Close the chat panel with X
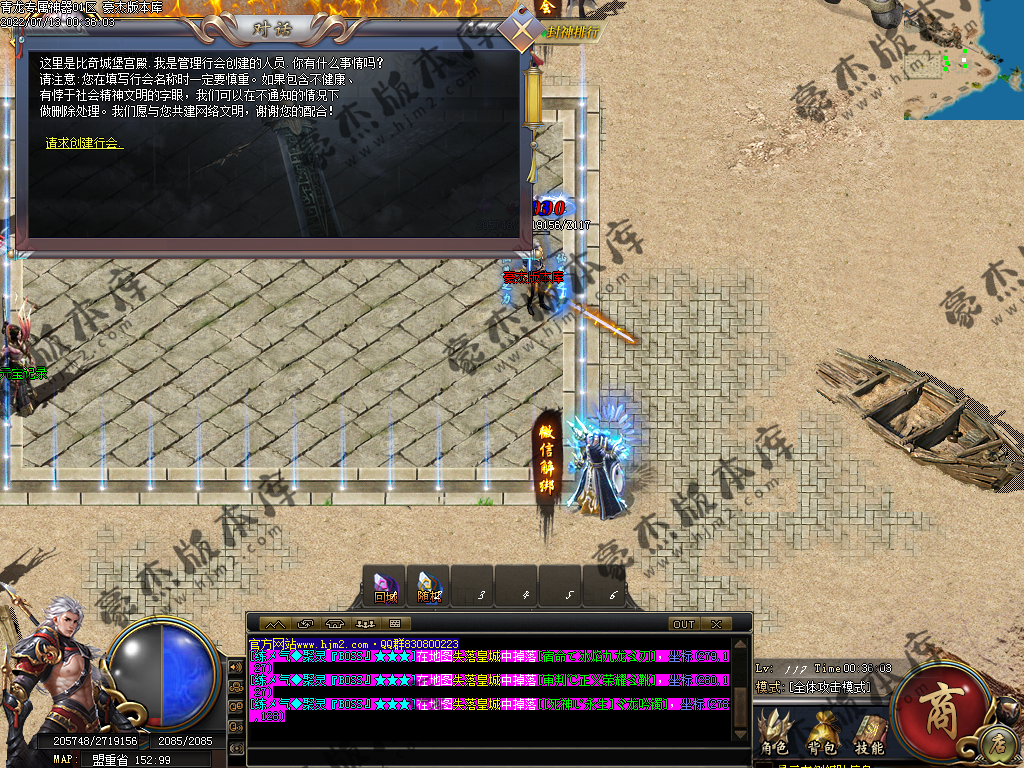This screenshot has height=768, width=1024. (x=715, y=624)
